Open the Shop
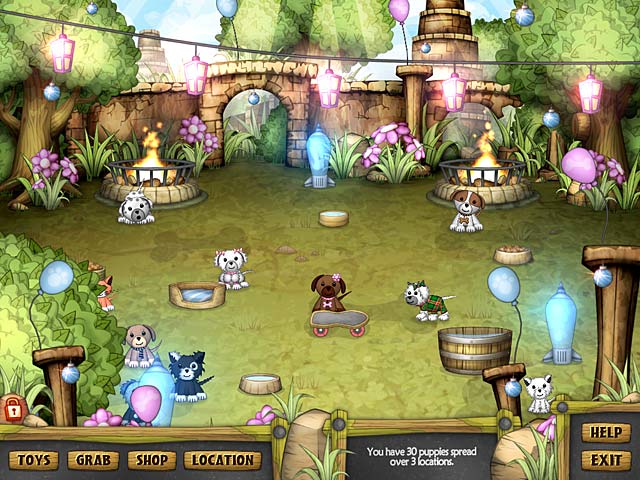The width and height of the screenshot is (640, 480). [152, 460]
